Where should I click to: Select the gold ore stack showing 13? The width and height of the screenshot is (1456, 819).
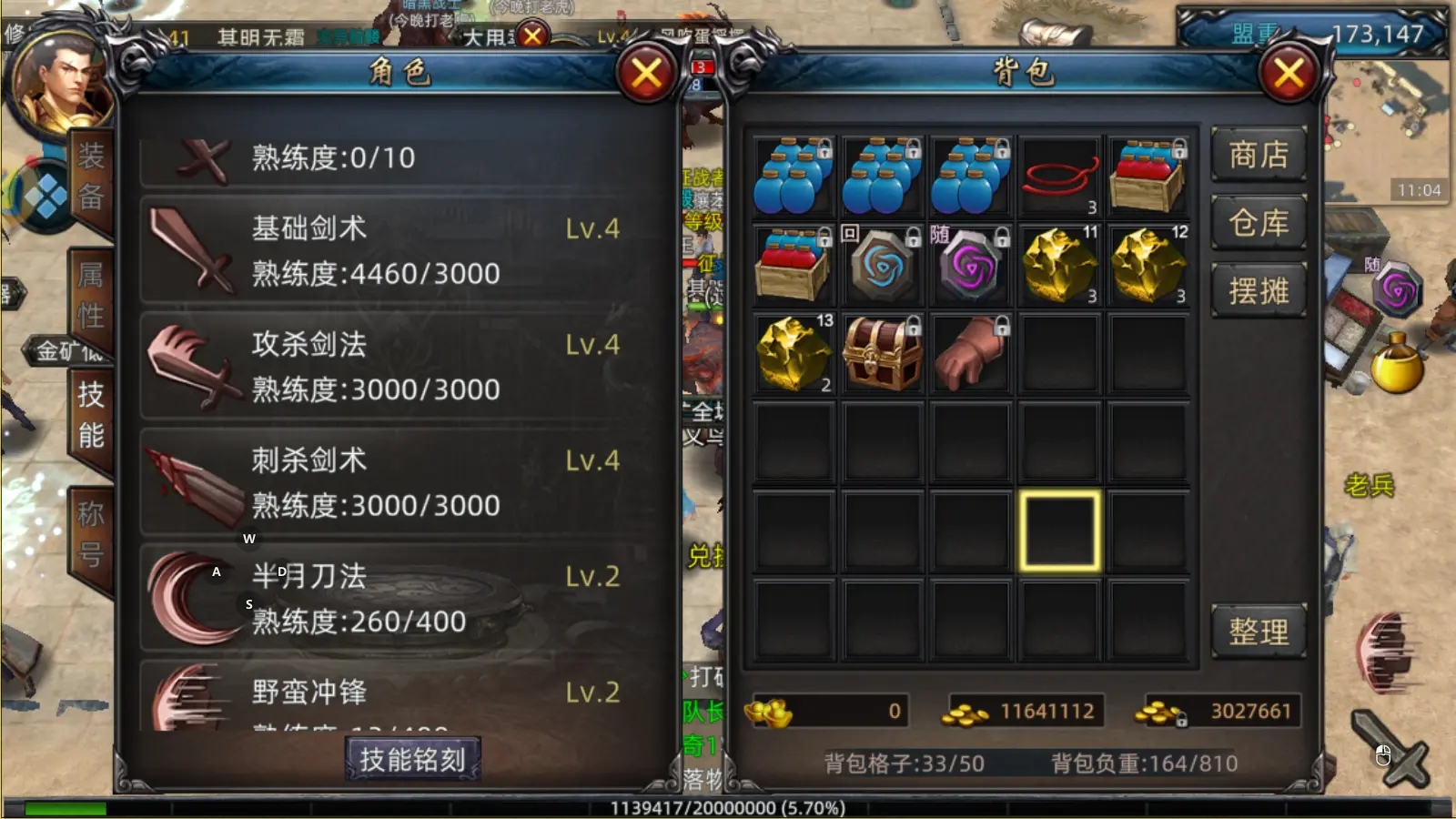coord(792,352)
